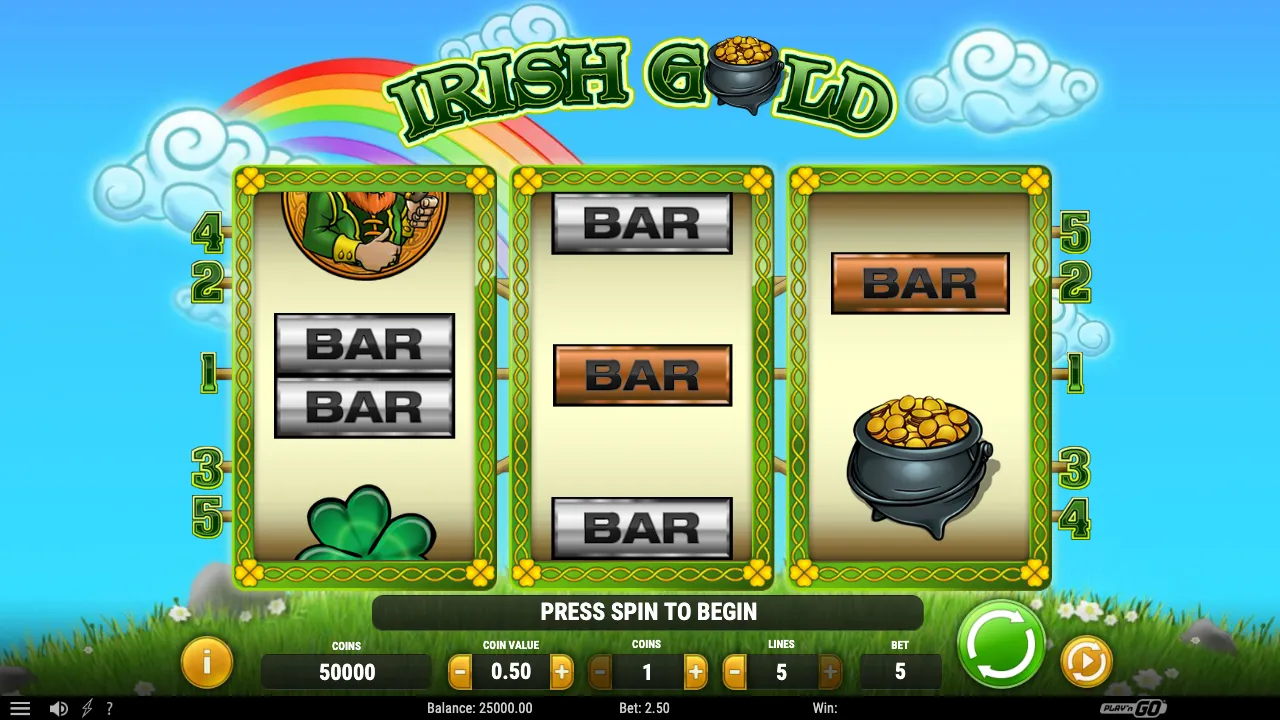Decrease the coin value with the minus button

(x=461, y=672)
